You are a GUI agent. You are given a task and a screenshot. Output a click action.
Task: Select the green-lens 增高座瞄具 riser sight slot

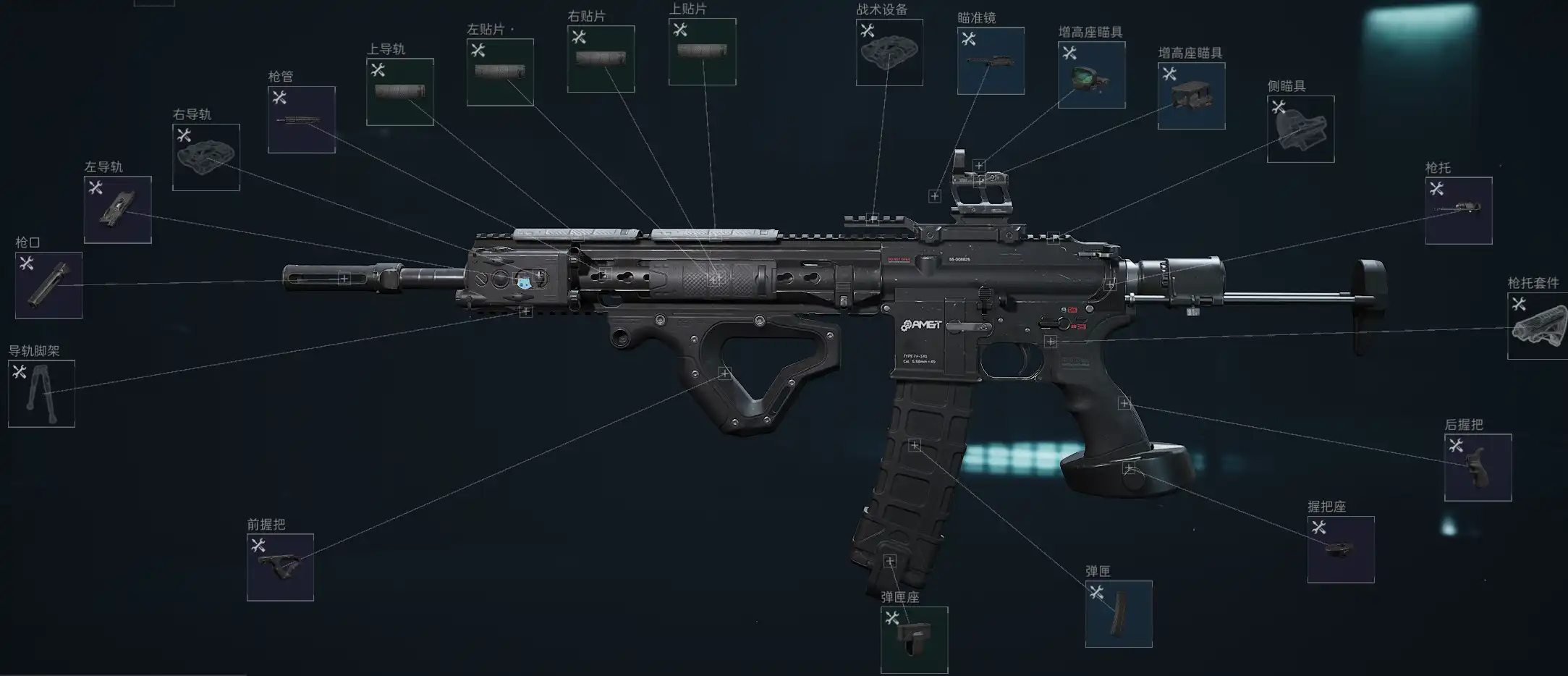click(x=1091, y=75)
